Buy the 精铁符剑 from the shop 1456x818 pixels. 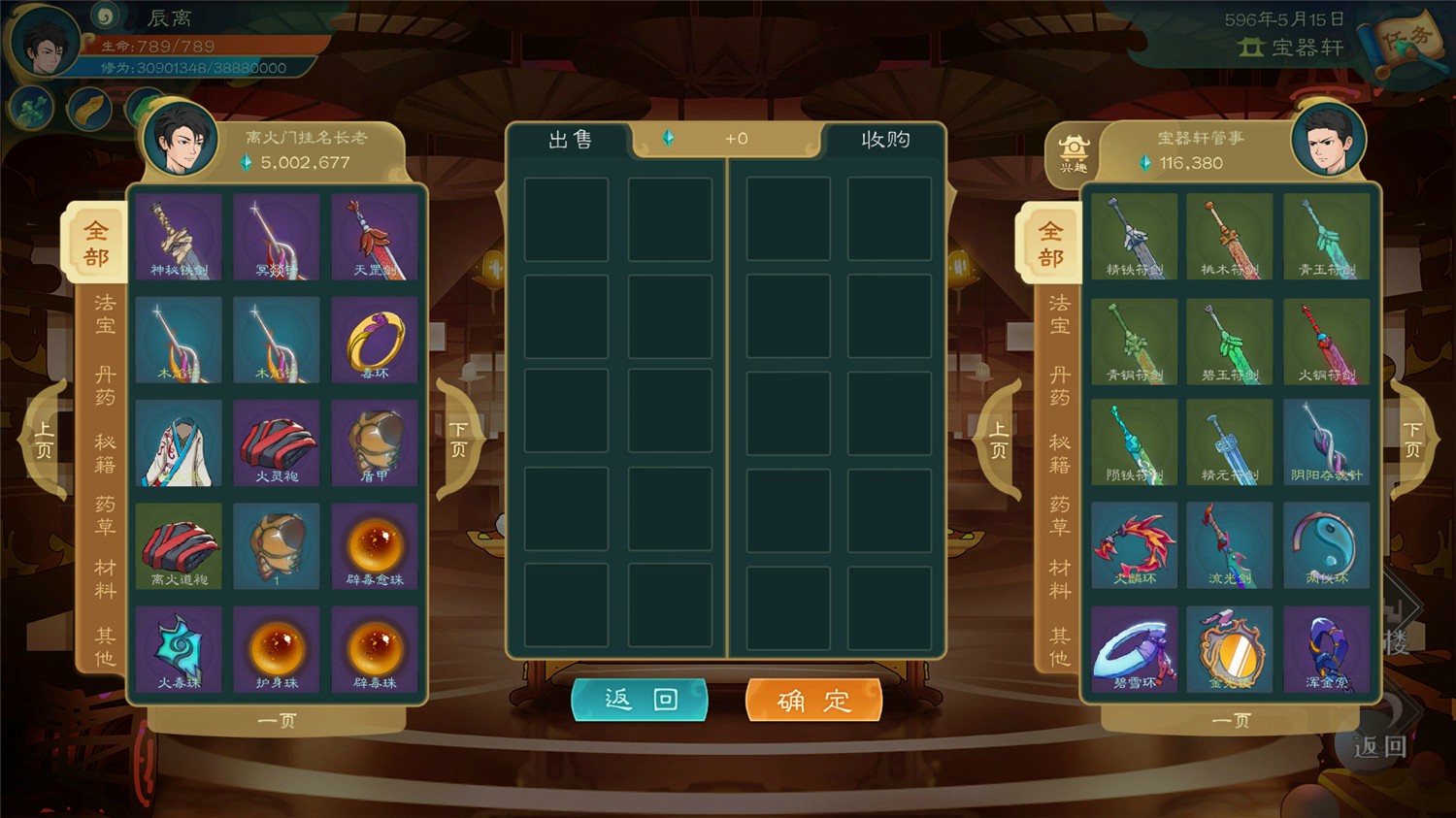(x=1134, y=237)
